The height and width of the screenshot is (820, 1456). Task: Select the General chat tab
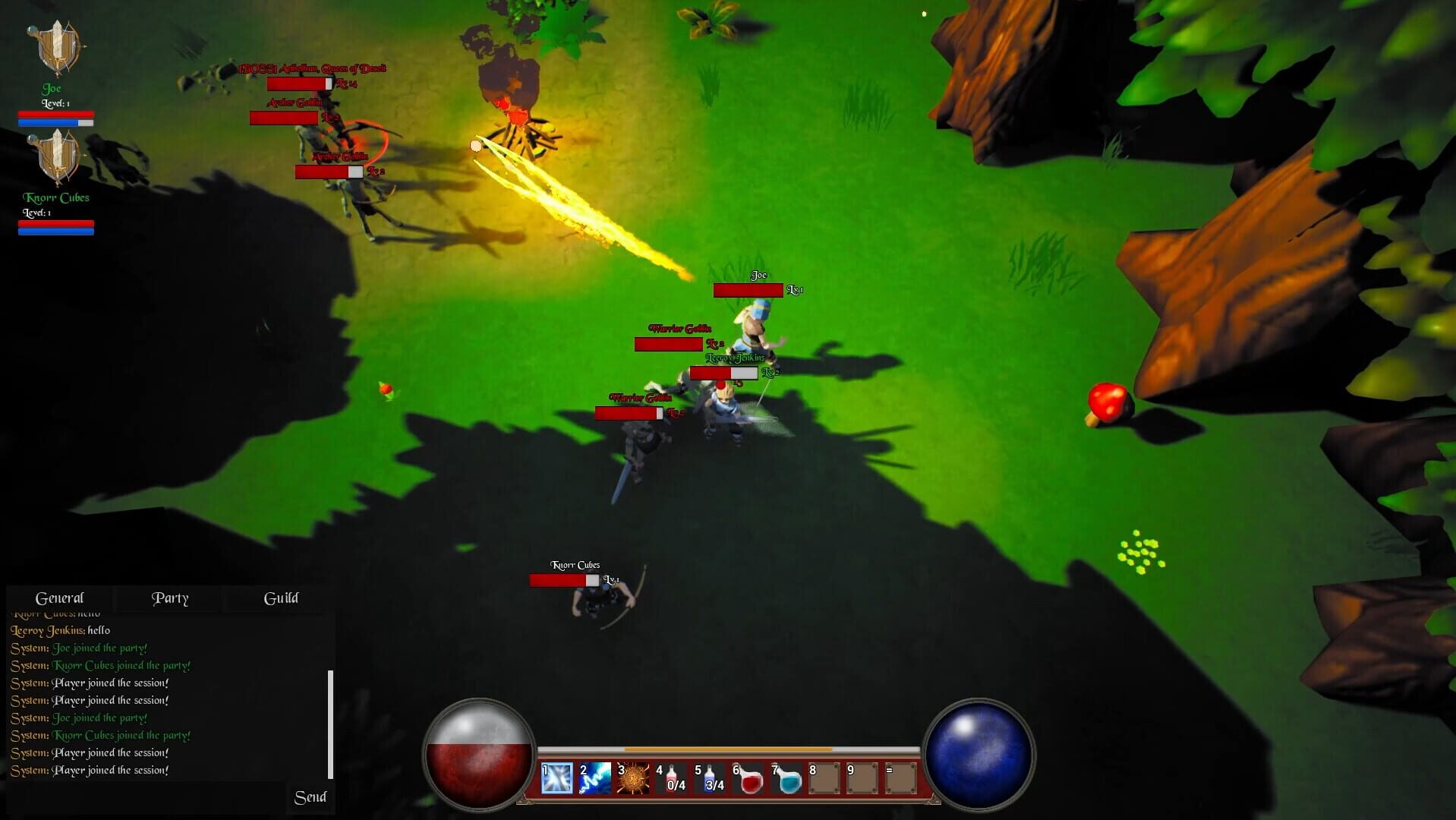pos(61,598)
